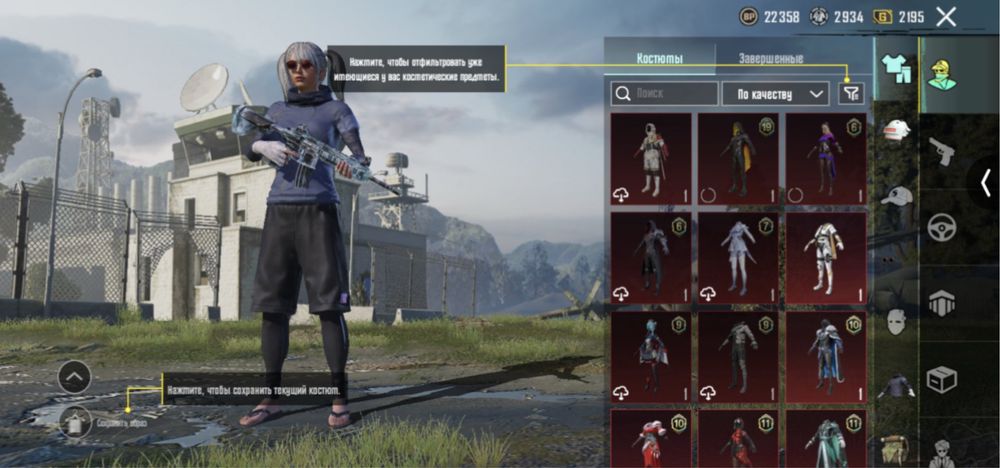Open the box crate category
The image size is (1000, 468).
click(x=942, y=379)
